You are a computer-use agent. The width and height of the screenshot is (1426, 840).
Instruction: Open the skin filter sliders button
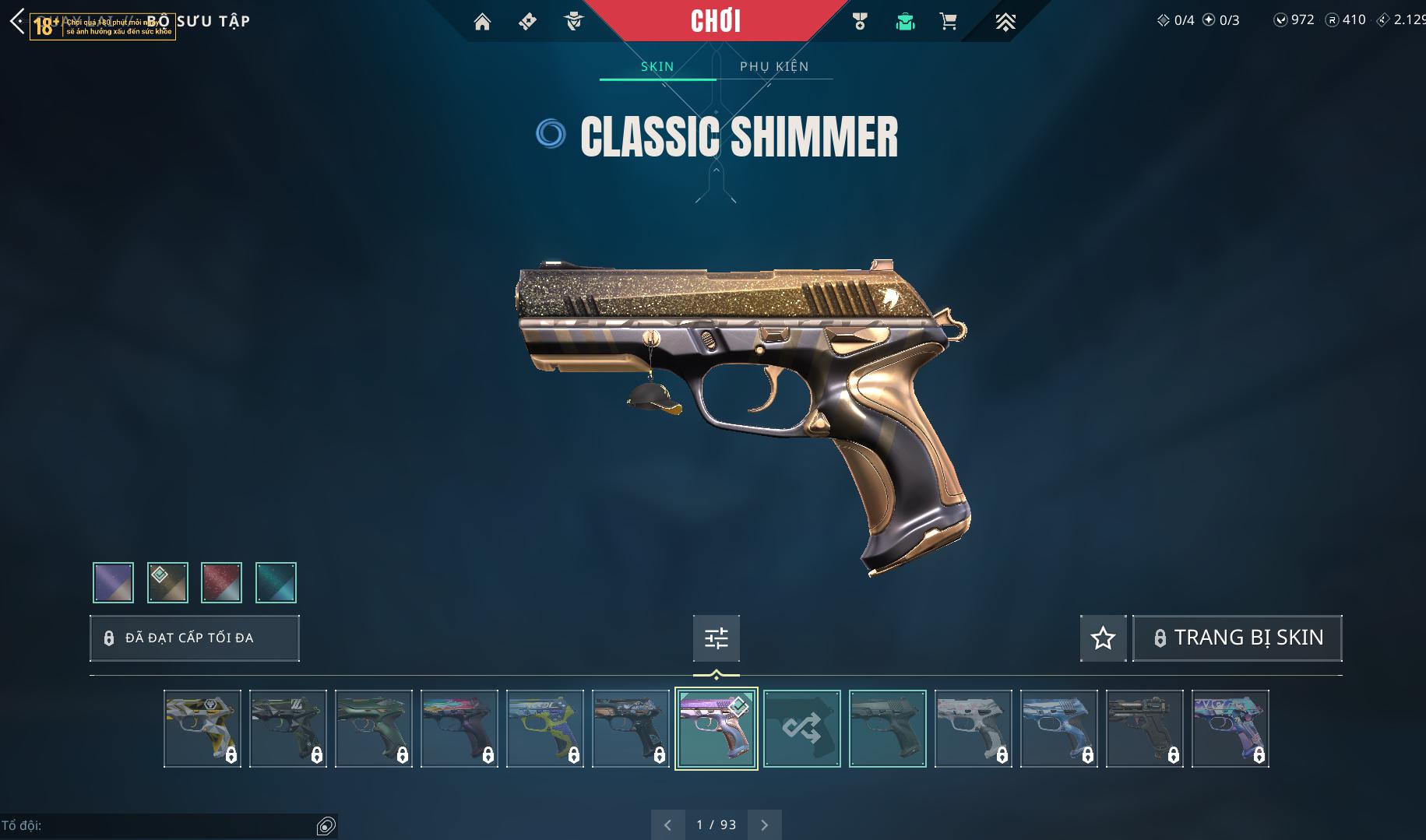pos(717,638)
